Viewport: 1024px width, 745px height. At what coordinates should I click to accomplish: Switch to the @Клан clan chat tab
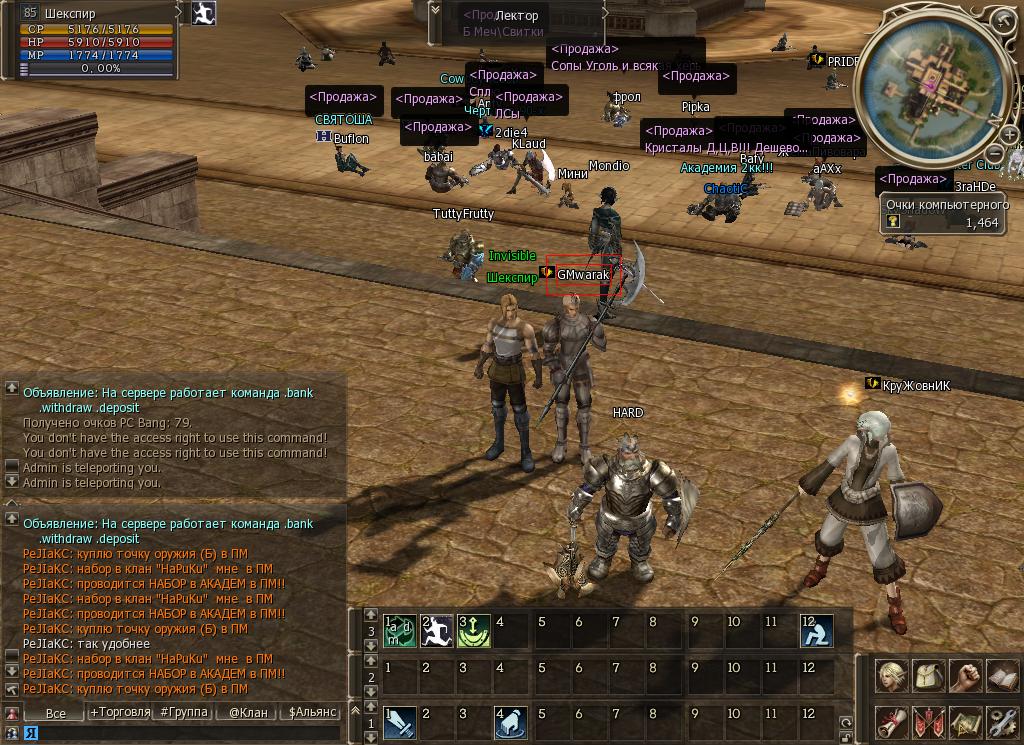[x=248, y=713]
